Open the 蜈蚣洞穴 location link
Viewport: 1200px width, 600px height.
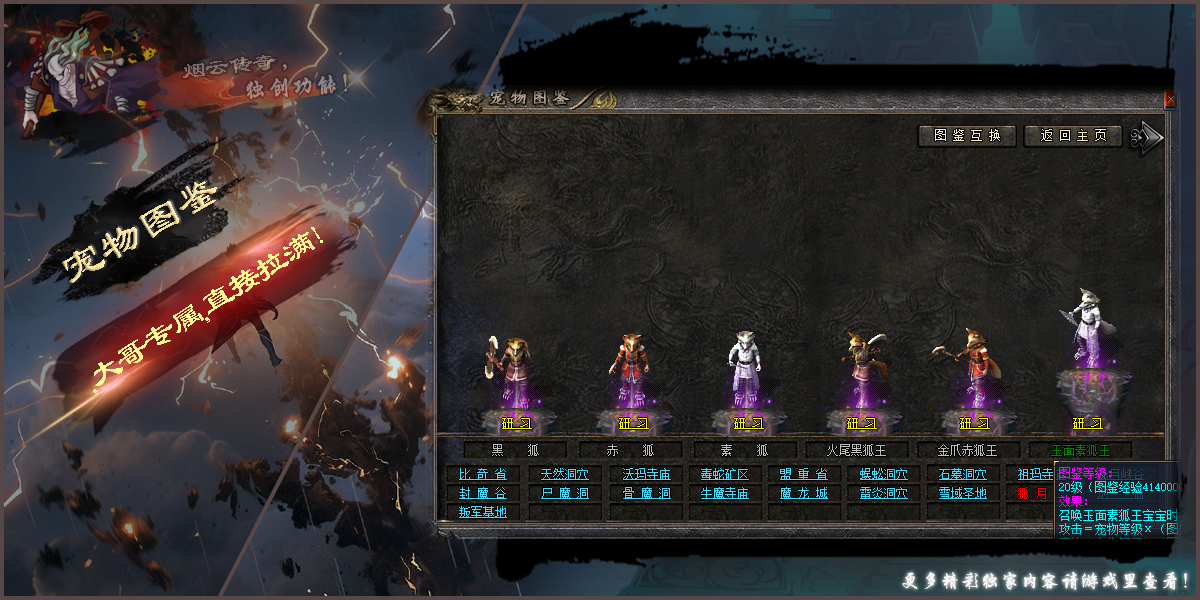point(884,474)
